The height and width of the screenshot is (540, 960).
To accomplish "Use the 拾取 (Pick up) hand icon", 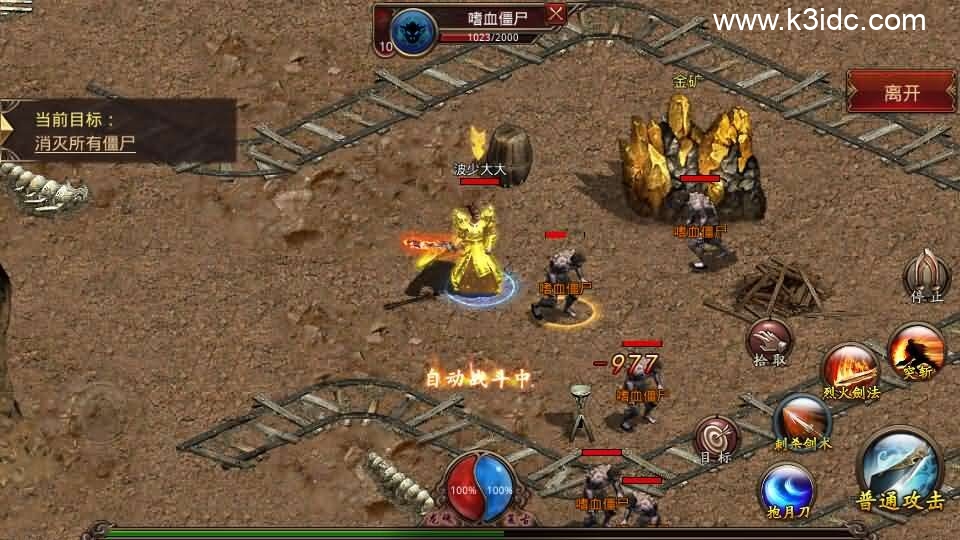I will tap(769, 340).
